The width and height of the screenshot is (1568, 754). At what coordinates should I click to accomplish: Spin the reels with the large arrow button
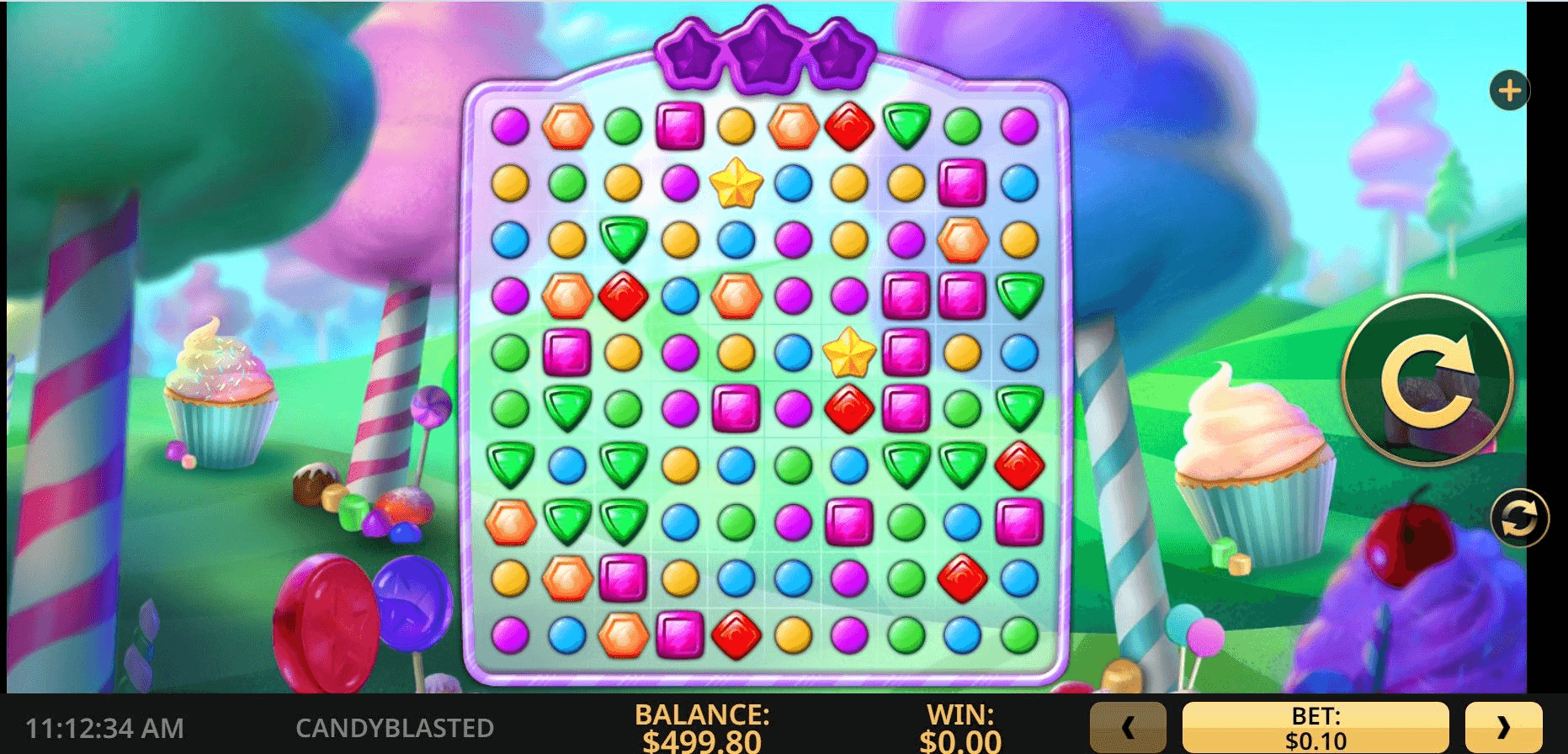pos(1427,380)
